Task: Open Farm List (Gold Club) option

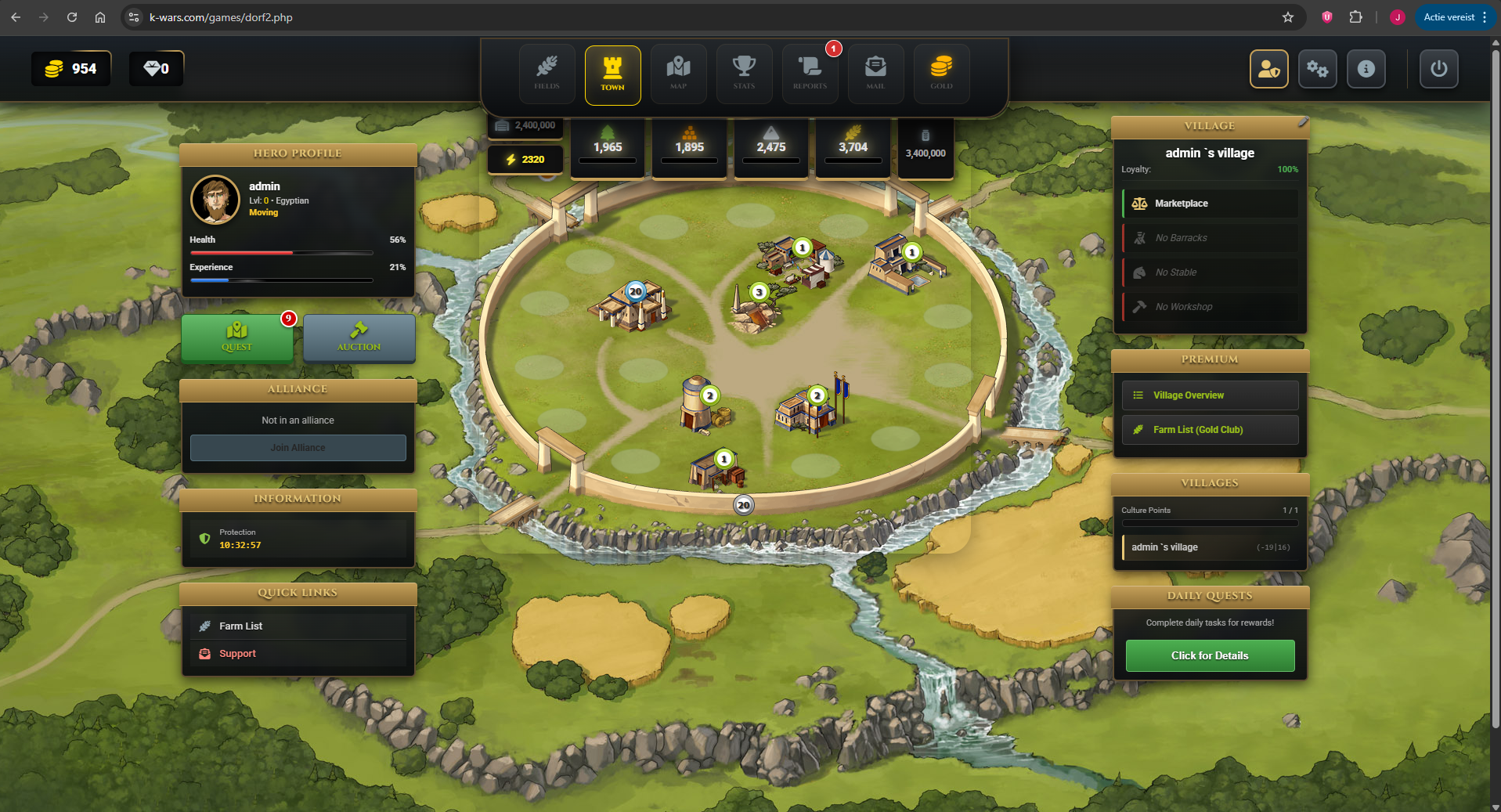Action: coord(1210,430)
